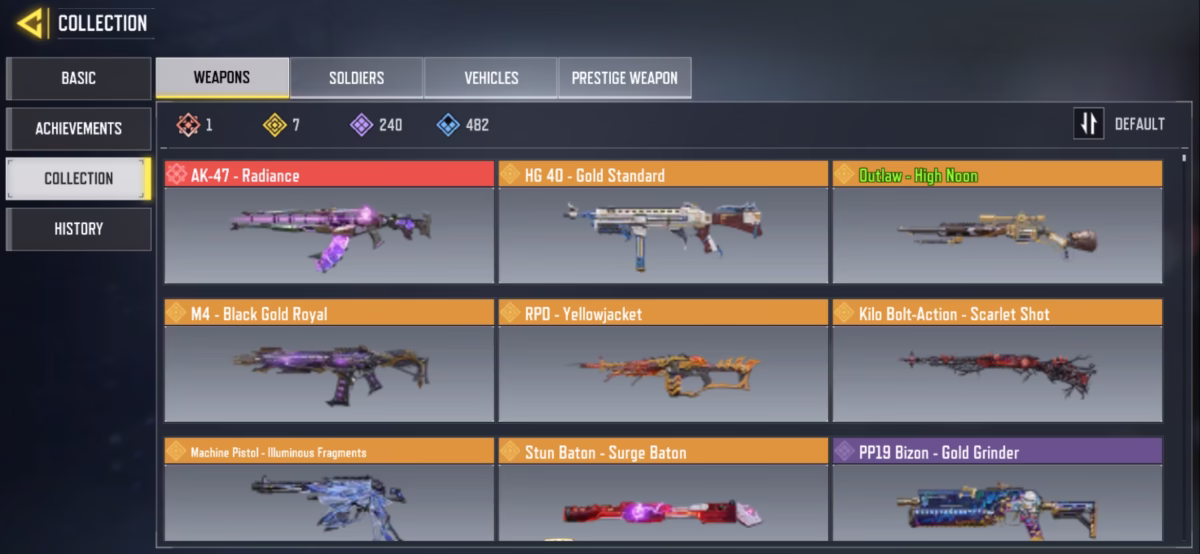The image size is (1200, 554).
Task: Select the Collection sidebar entry
Action: (78, 178)
